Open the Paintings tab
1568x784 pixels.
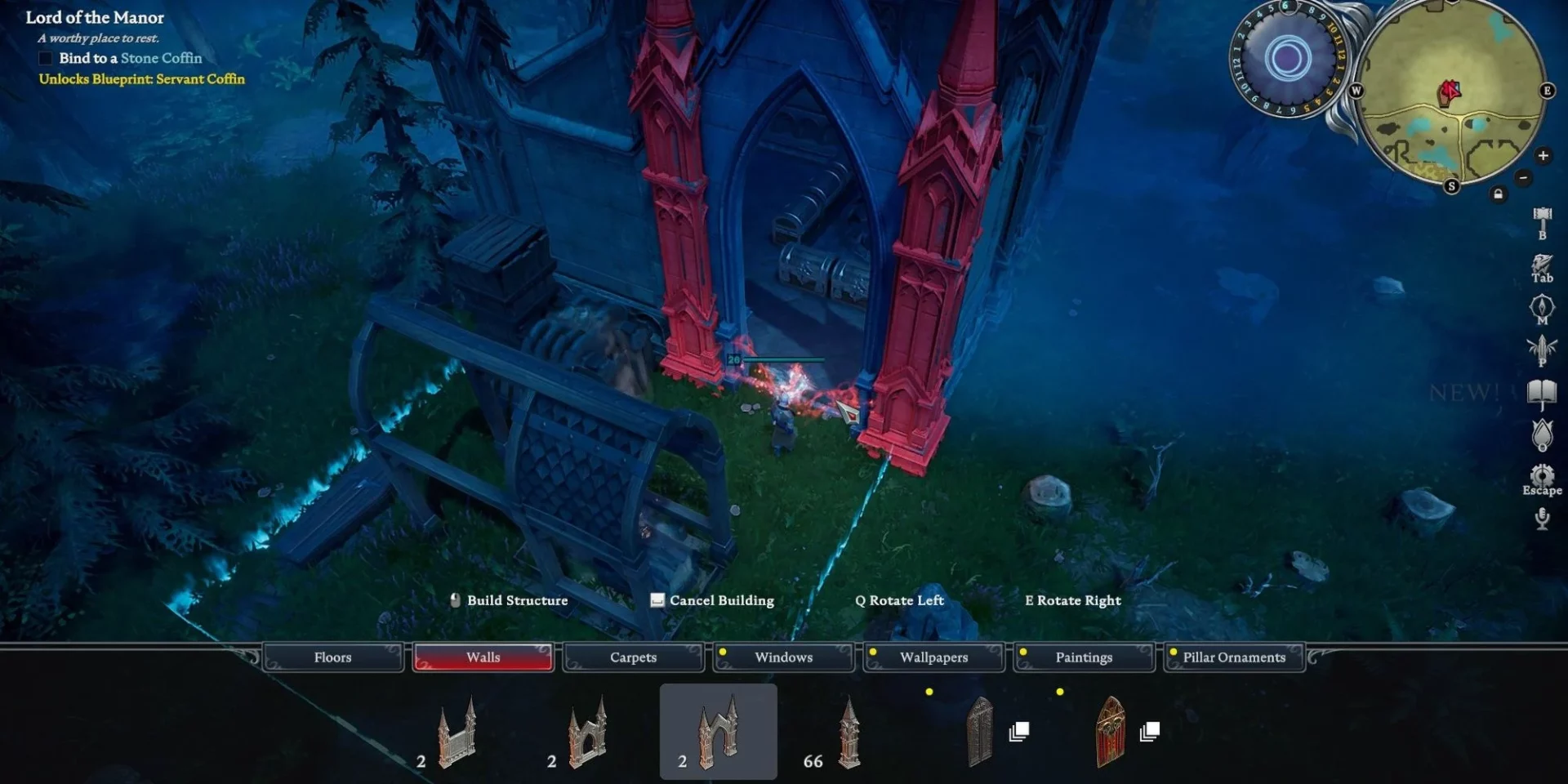pyautogui.click(x=1084, y=657)
